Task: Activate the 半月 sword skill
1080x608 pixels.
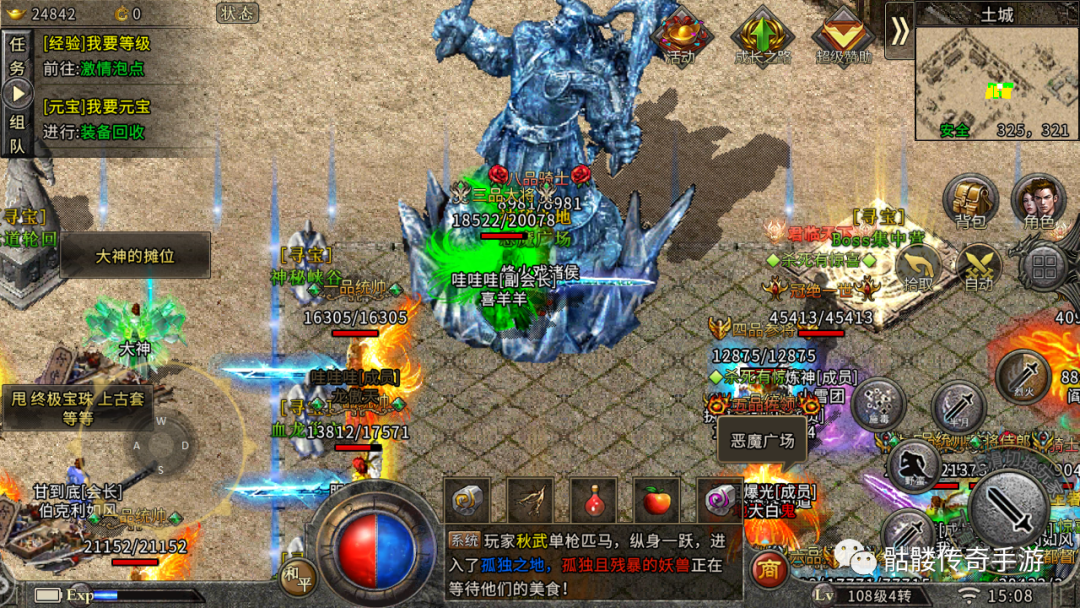Action: [x=958, y=407]
